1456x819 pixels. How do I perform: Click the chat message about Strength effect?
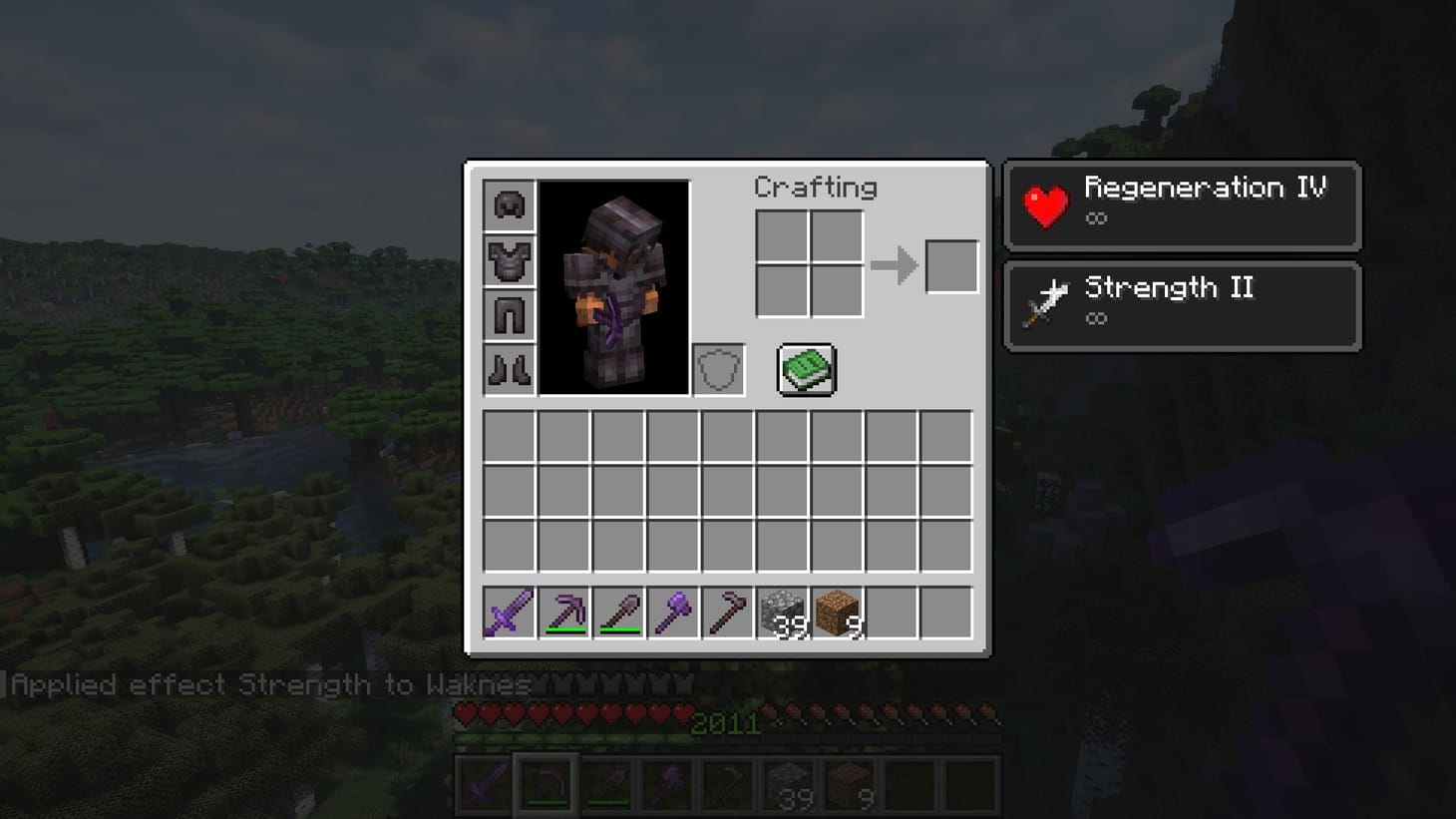click(x=269, y=685)
